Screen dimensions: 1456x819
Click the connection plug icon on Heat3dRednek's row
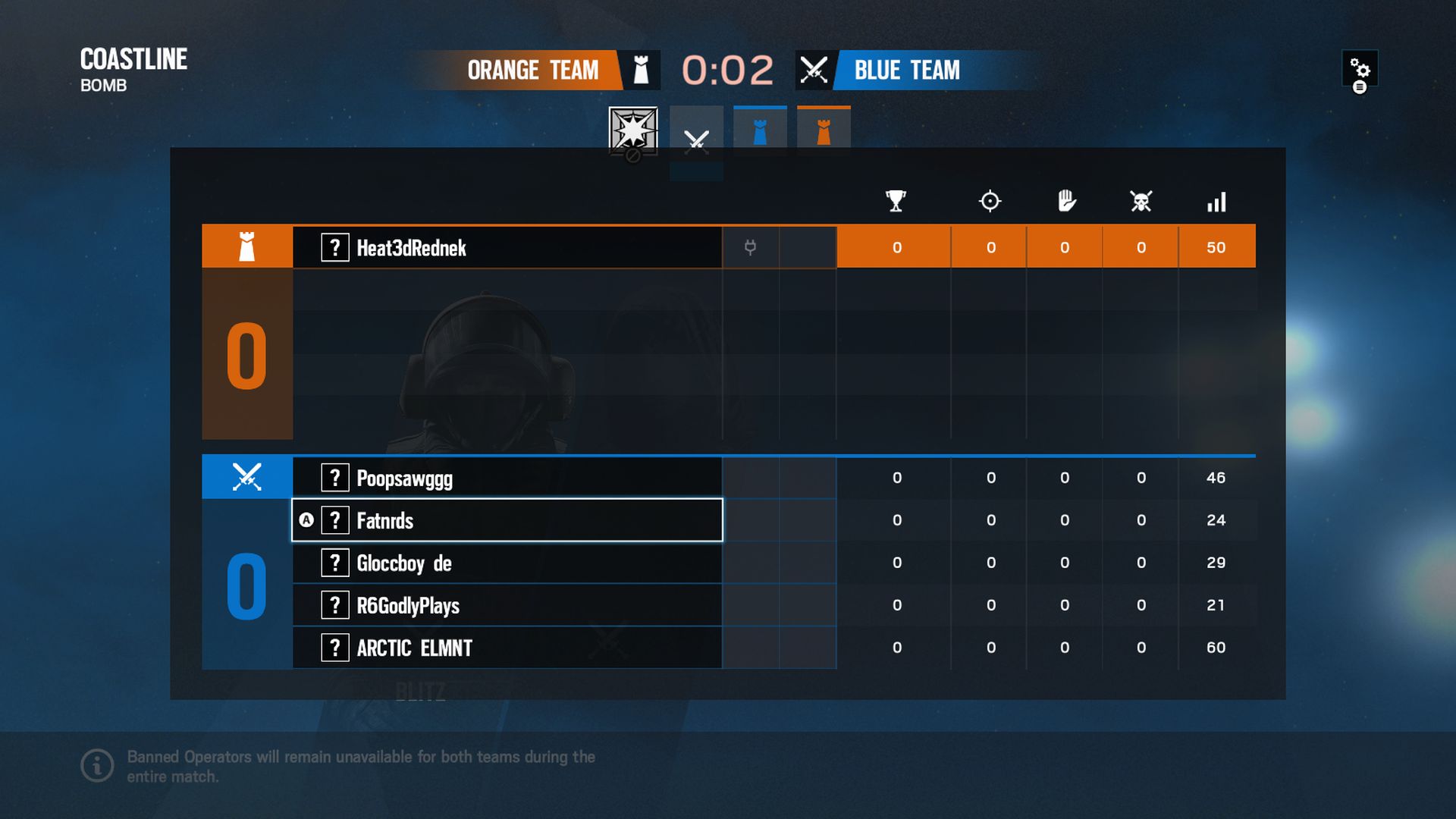[x=750, y=247]
